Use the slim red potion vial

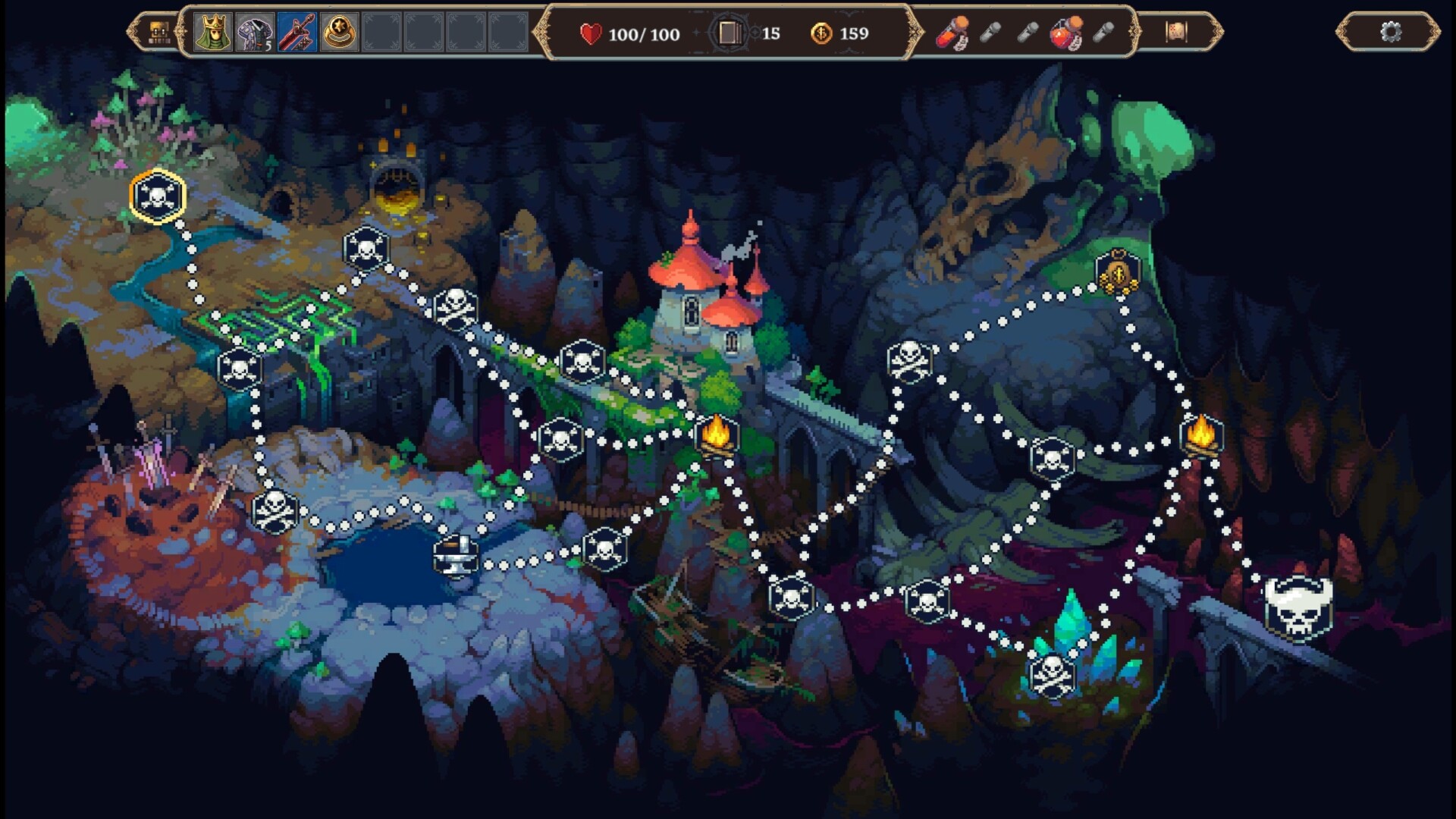point(952,33)
